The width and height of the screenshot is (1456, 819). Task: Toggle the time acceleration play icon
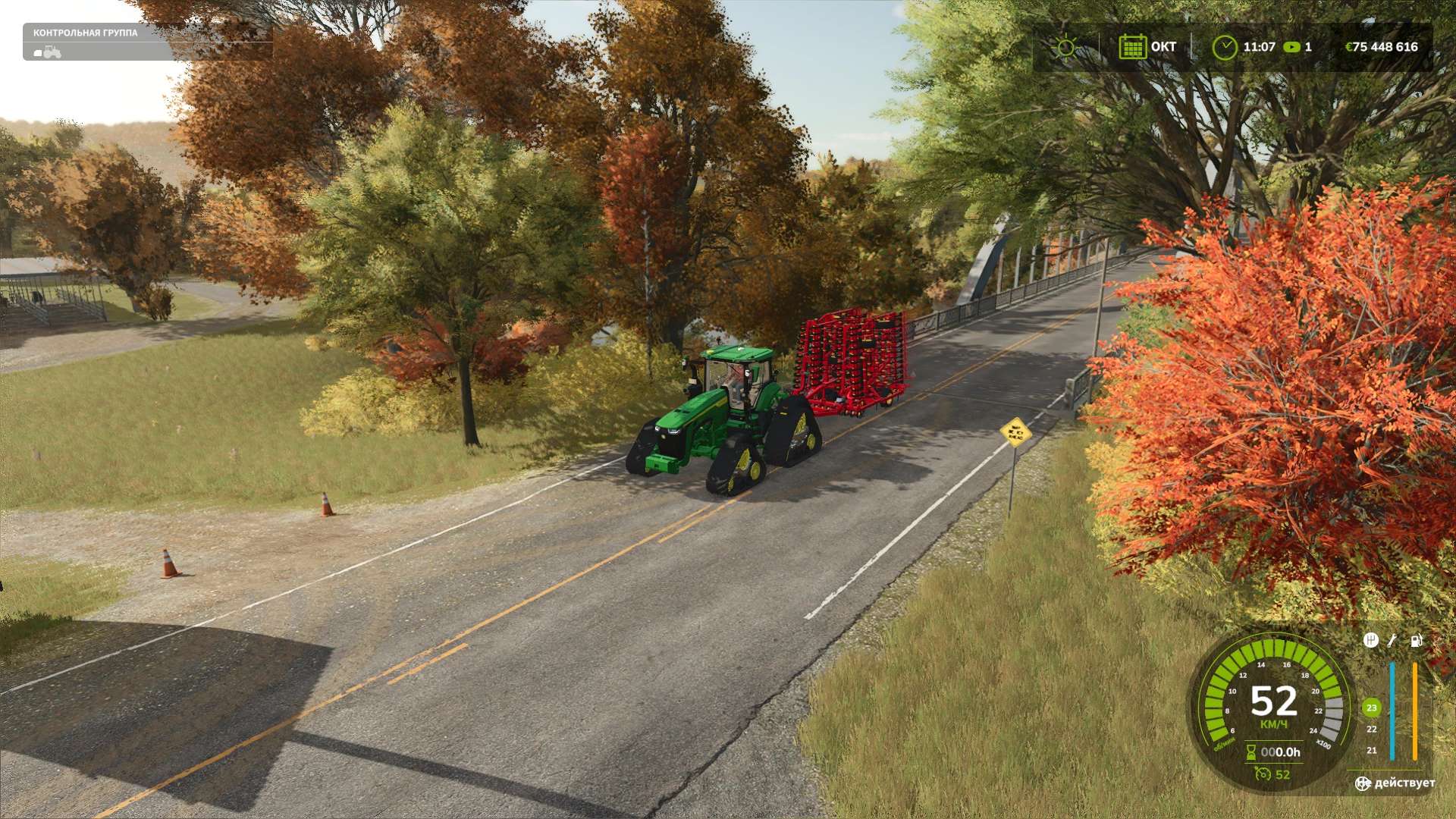click(1292, 47)
